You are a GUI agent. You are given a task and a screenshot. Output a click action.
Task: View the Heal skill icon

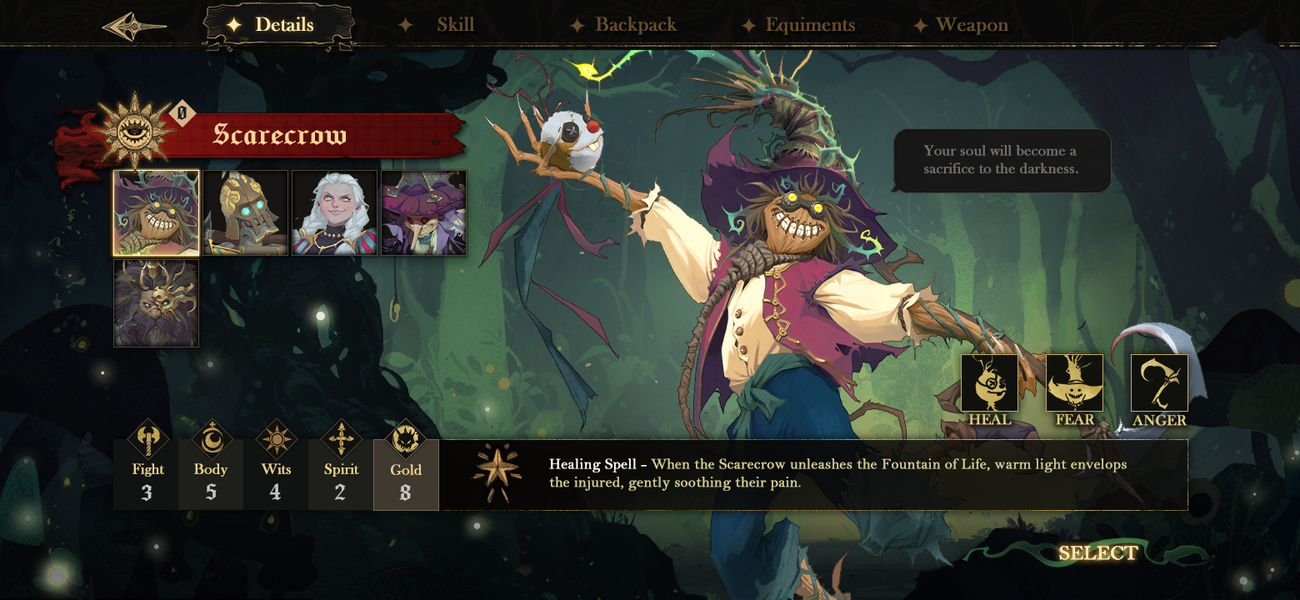(x=989, y=384)
